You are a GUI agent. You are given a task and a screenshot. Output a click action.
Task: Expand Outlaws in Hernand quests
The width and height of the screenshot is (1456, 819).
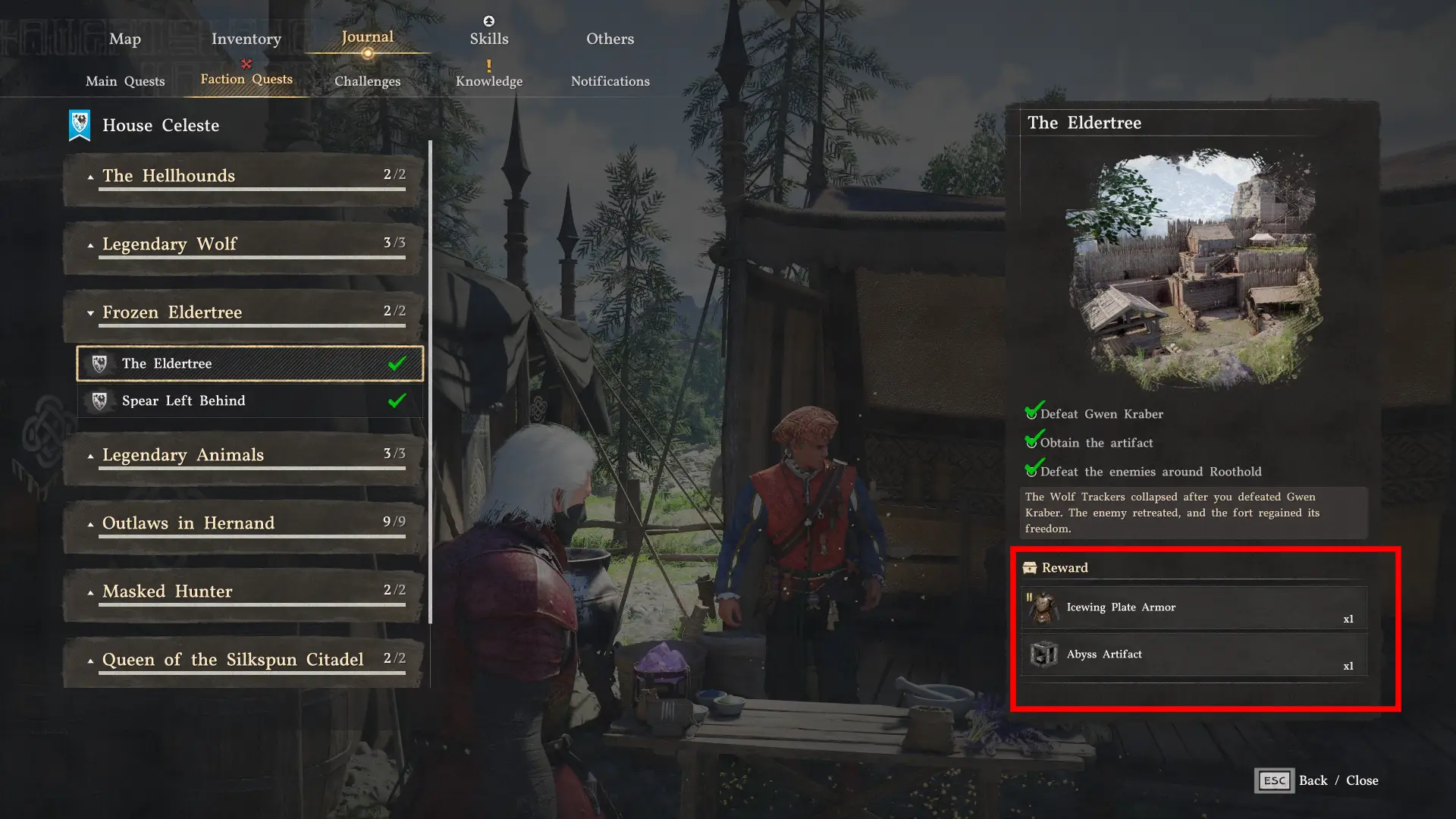(x=243, y=524)
